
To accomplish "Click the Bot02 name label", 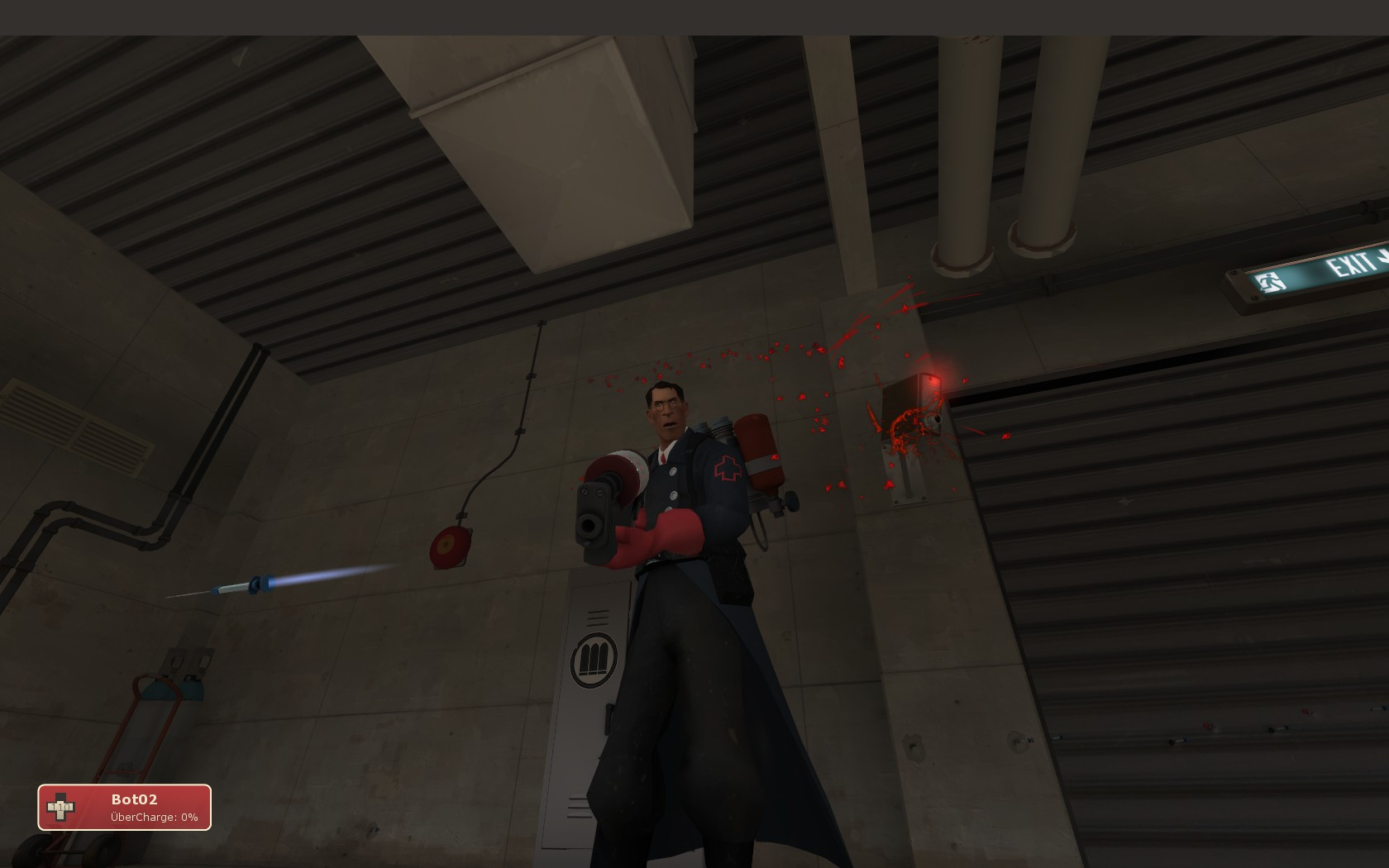I will point(135,799).
